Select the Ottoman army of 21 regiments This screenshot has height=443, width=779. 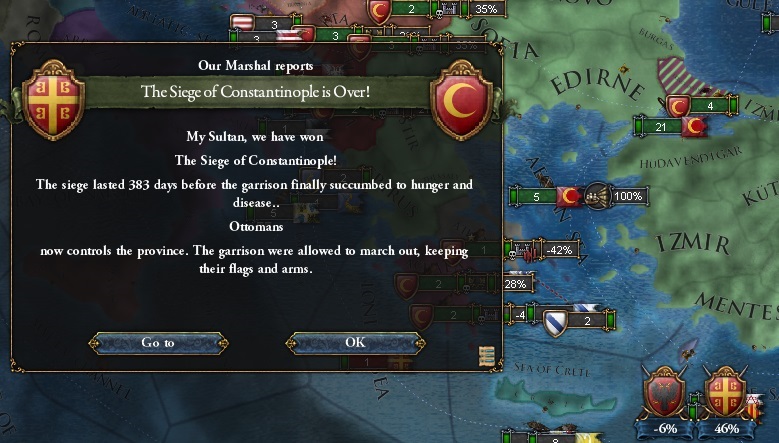tap(661, 127)
